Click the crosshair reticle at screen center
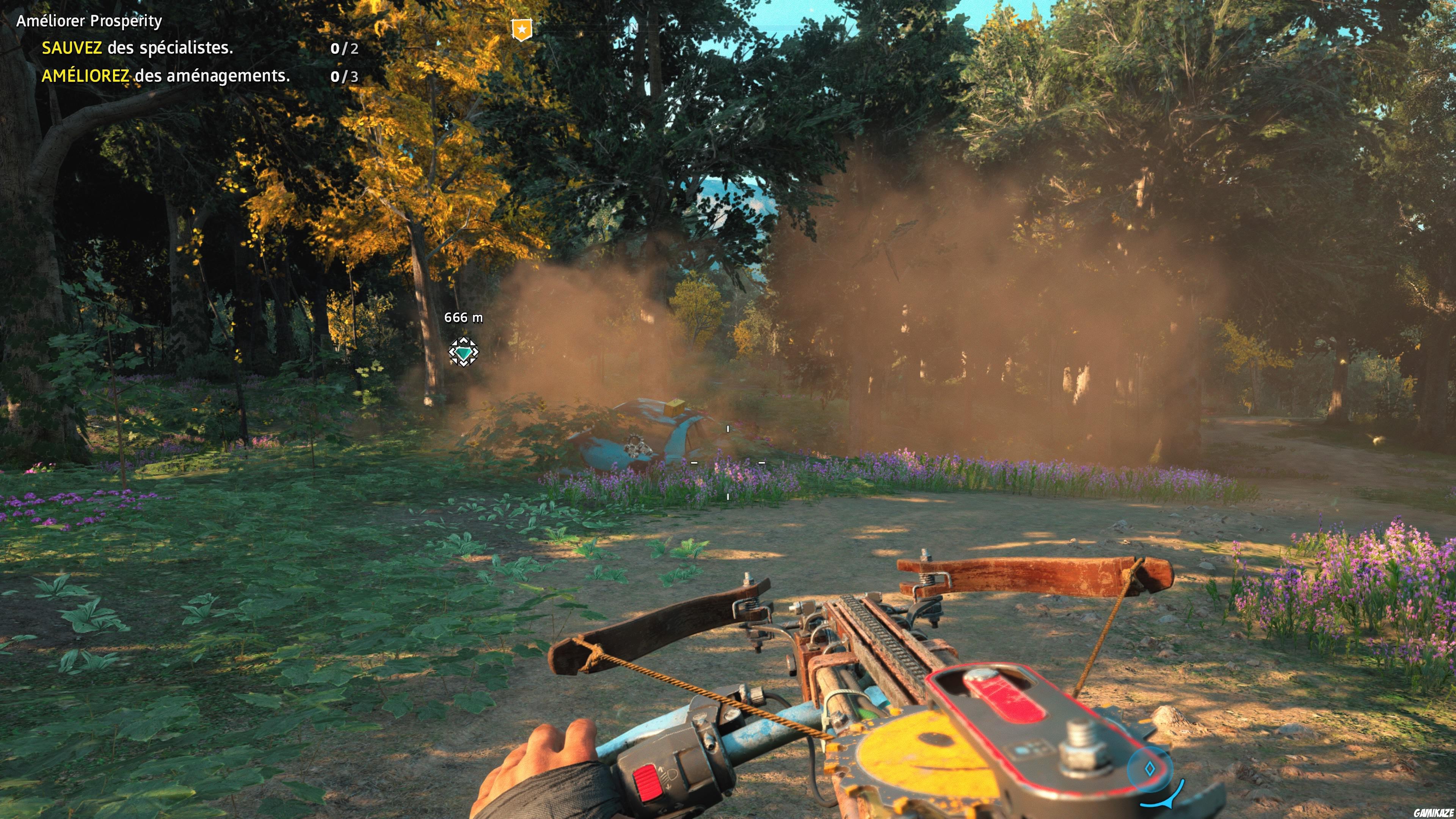1456x819 pixels. 728,462
